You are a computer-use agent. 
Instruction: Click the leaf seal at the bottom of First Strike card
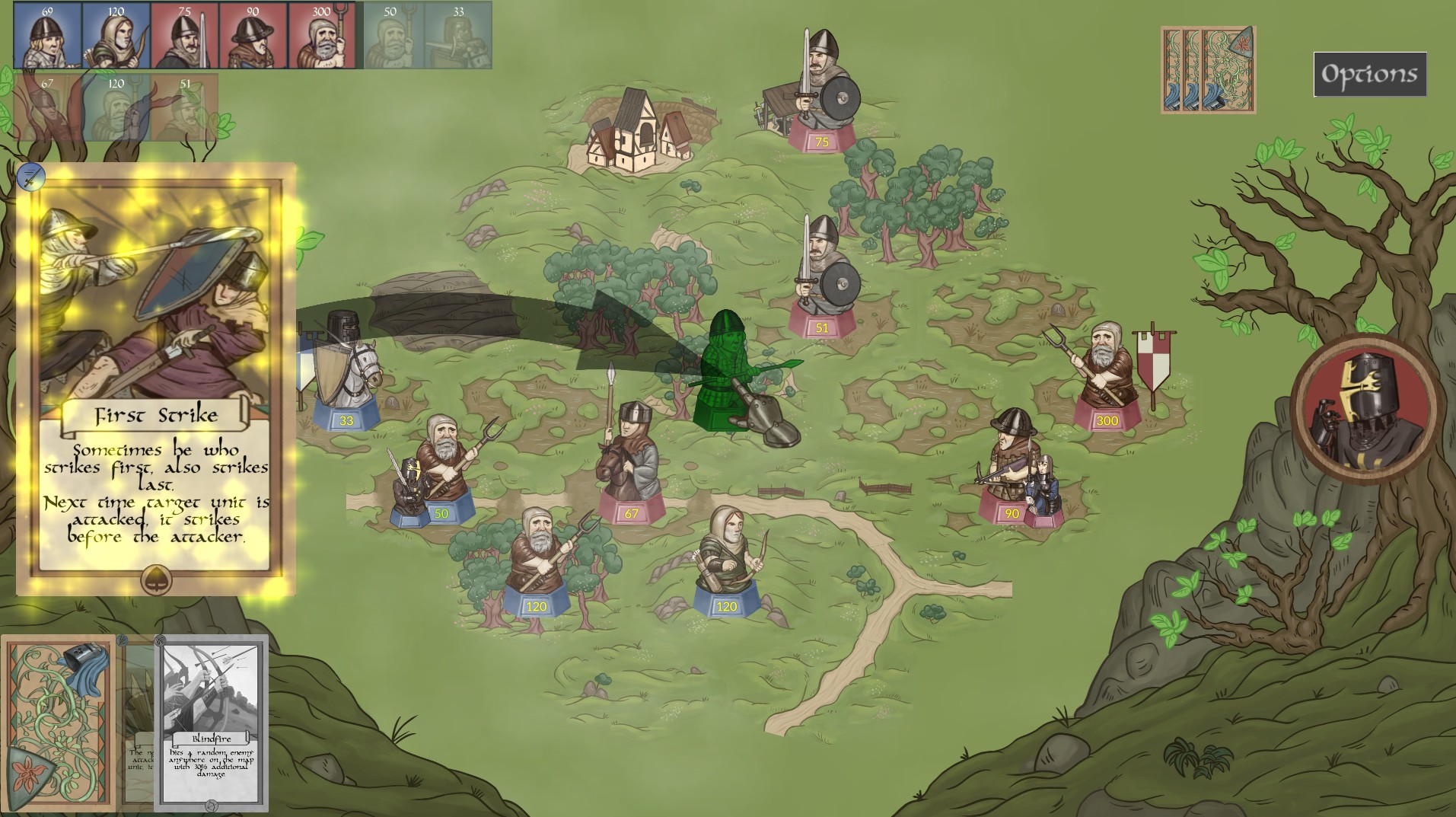tap(156, 582)
